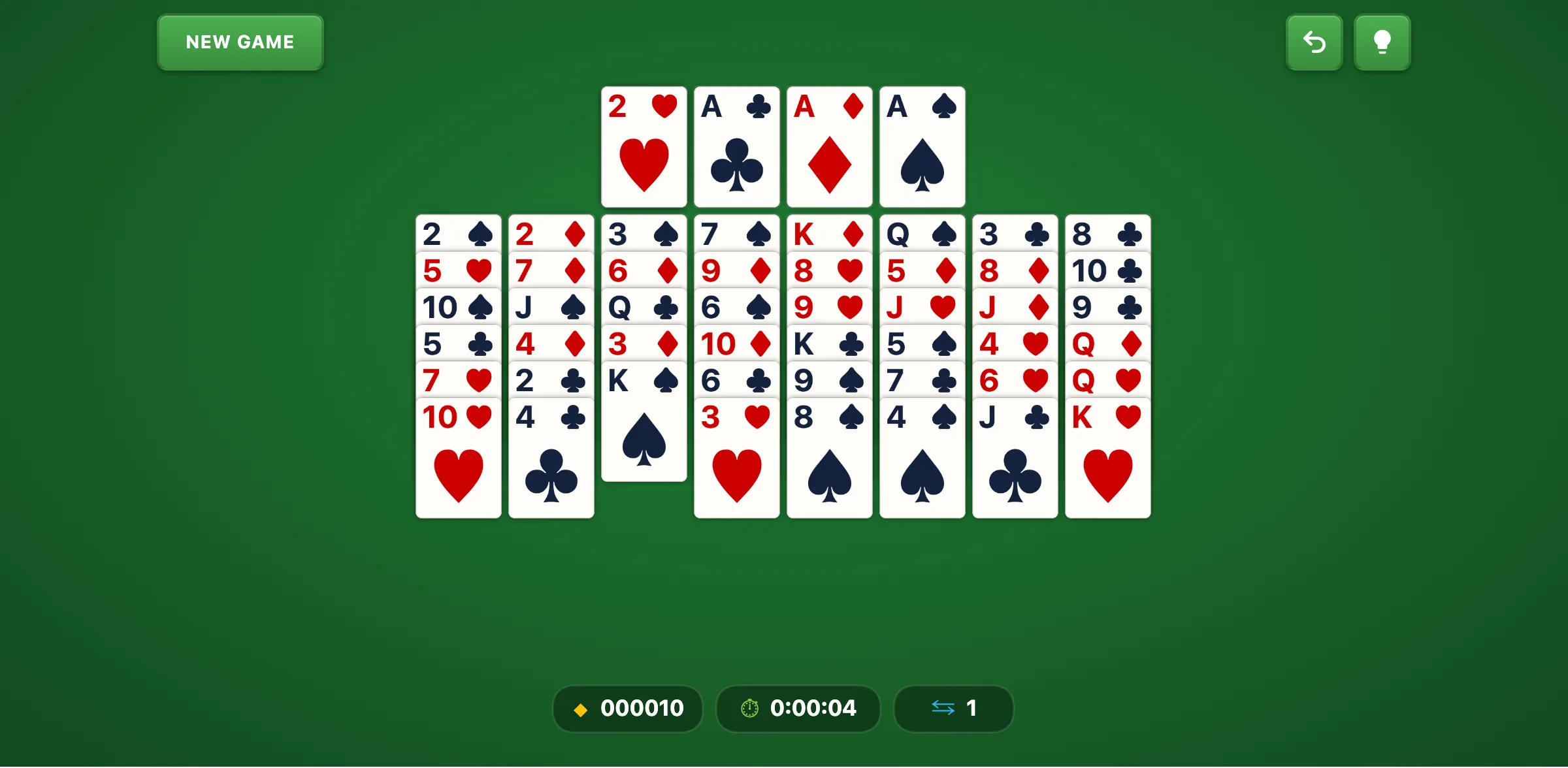
Task: Click the 10 of Hearts card
Action: 458,457
